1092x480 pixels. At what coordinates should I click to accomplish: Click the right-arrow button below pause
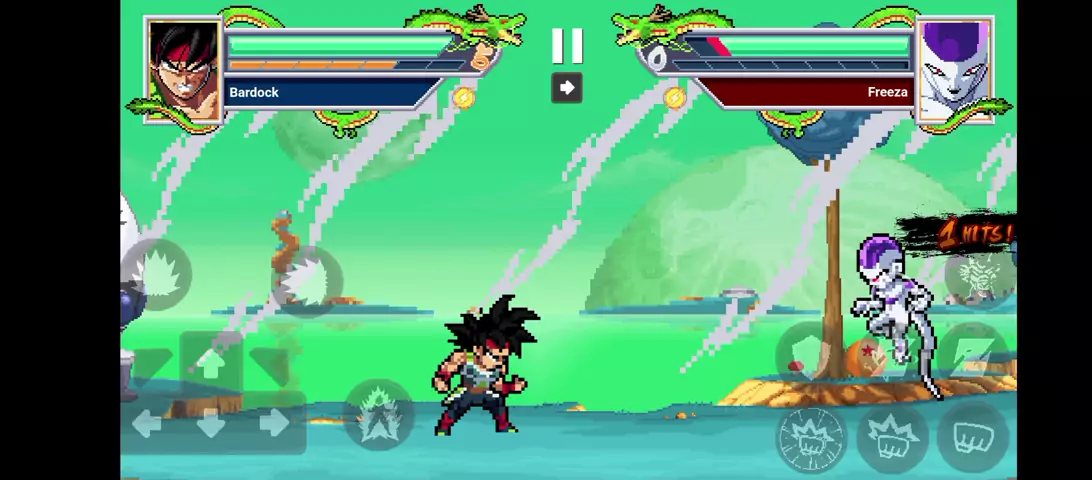567,88
